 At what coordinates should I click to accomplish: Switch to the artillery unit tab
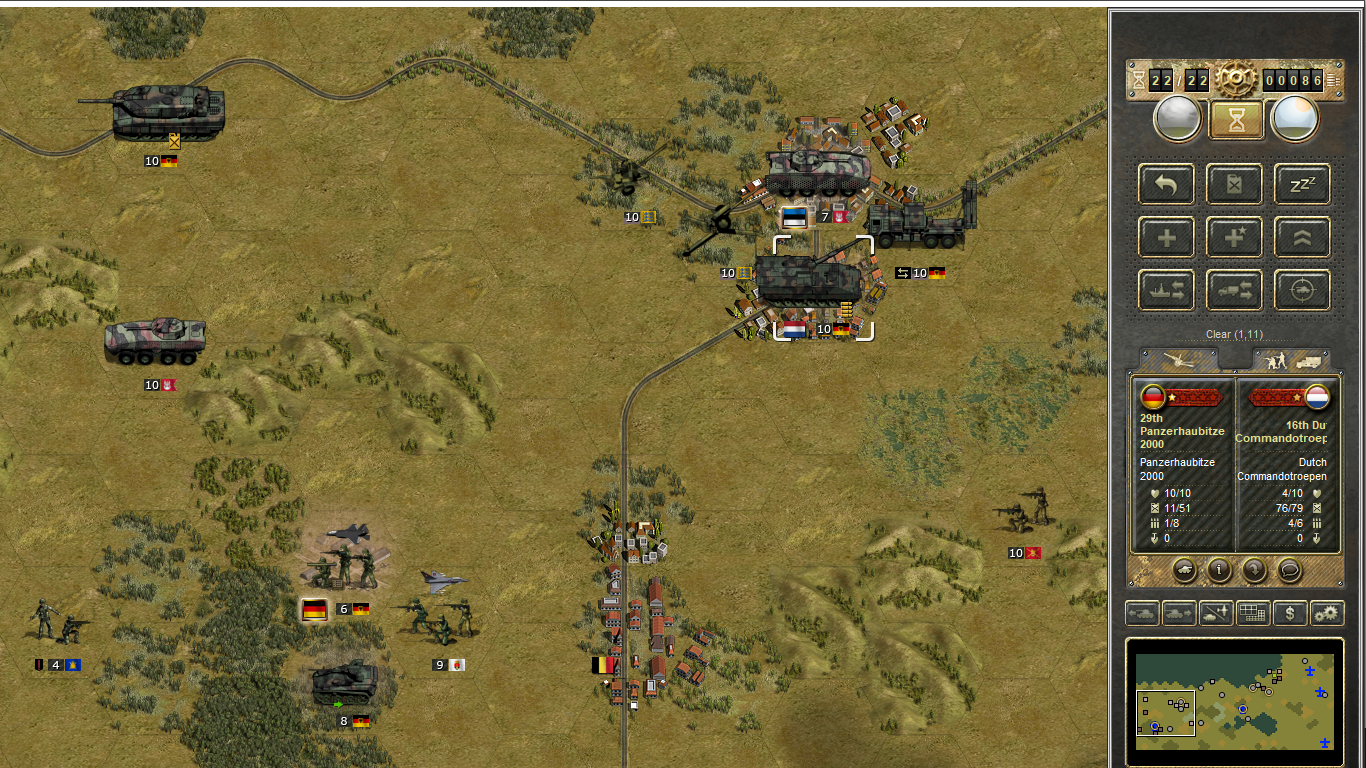click(x=1180, y=360)
